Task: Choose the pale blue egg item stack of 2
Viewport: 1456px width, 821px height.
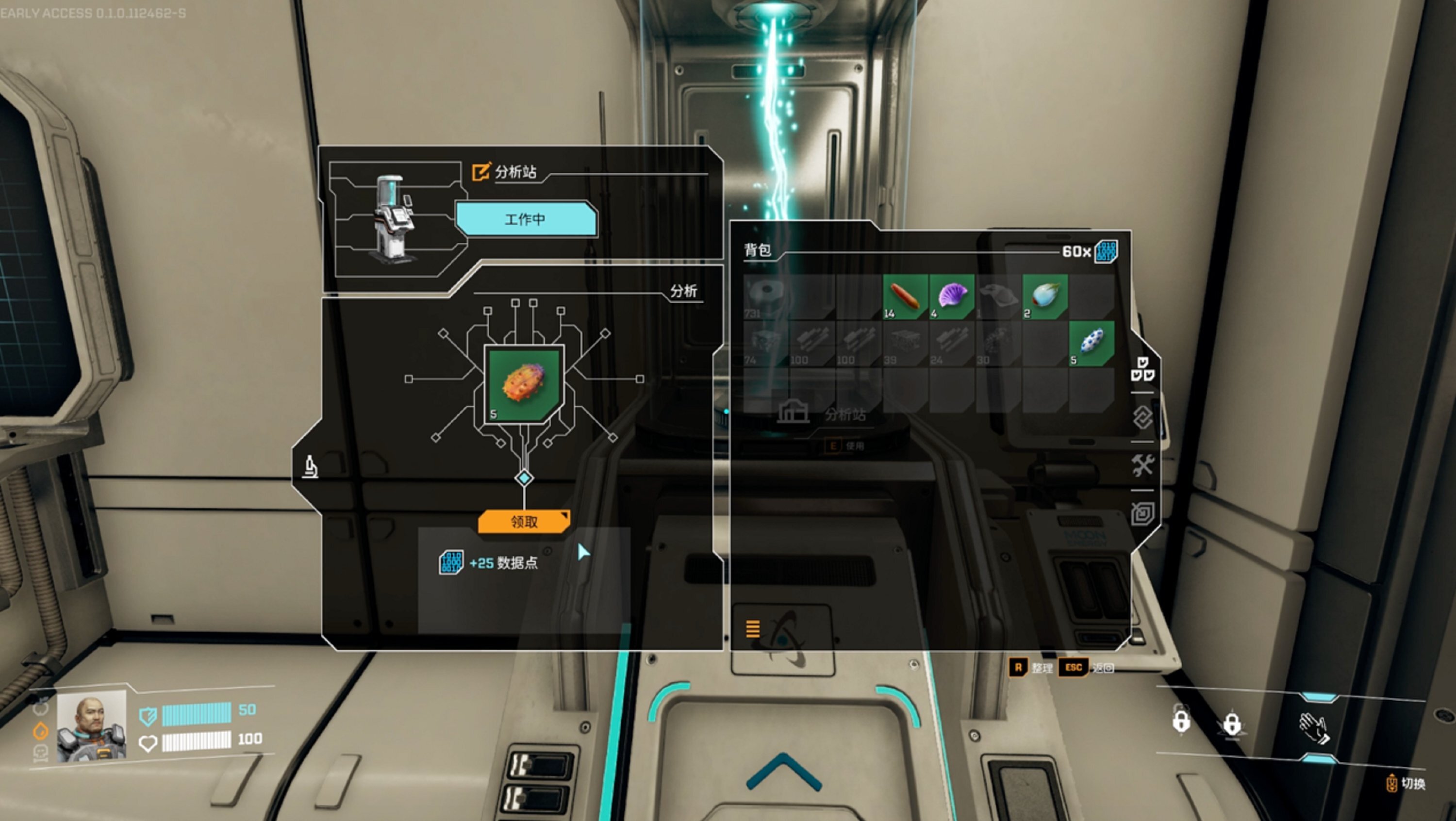Action: coord(1044,296)
